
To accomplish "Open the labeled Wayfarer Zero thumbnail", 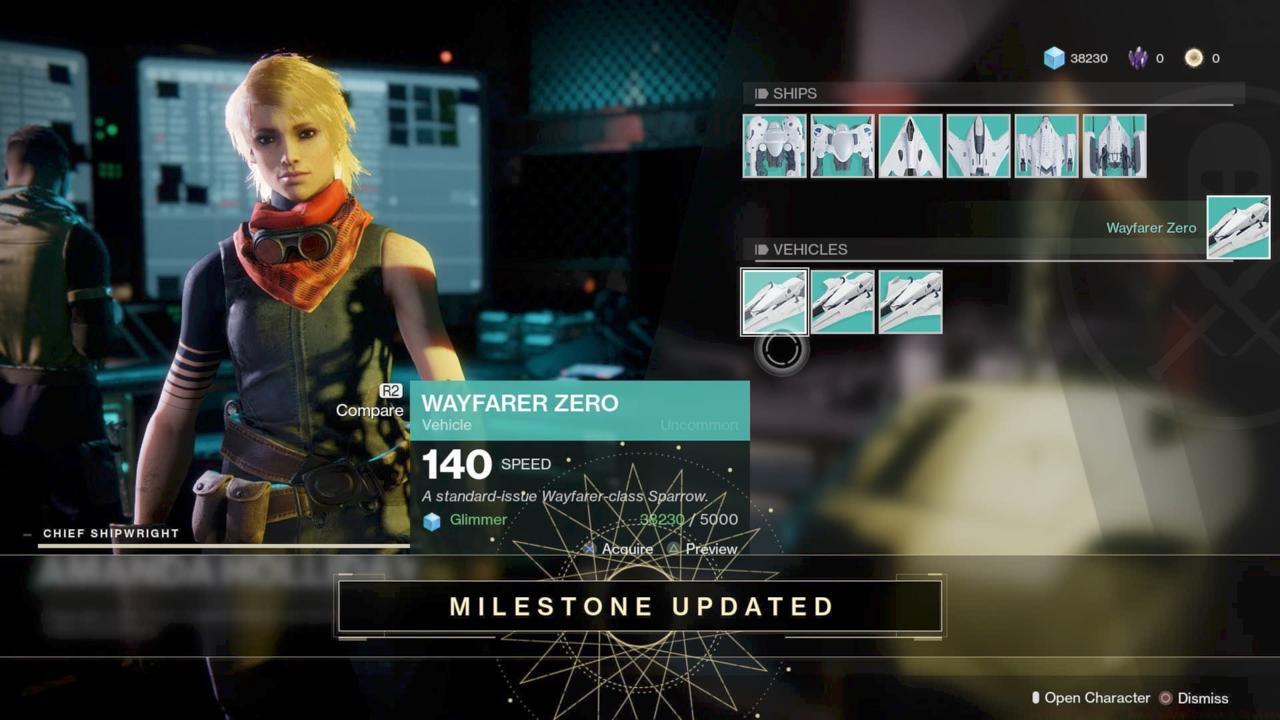I will (1238, 228).
